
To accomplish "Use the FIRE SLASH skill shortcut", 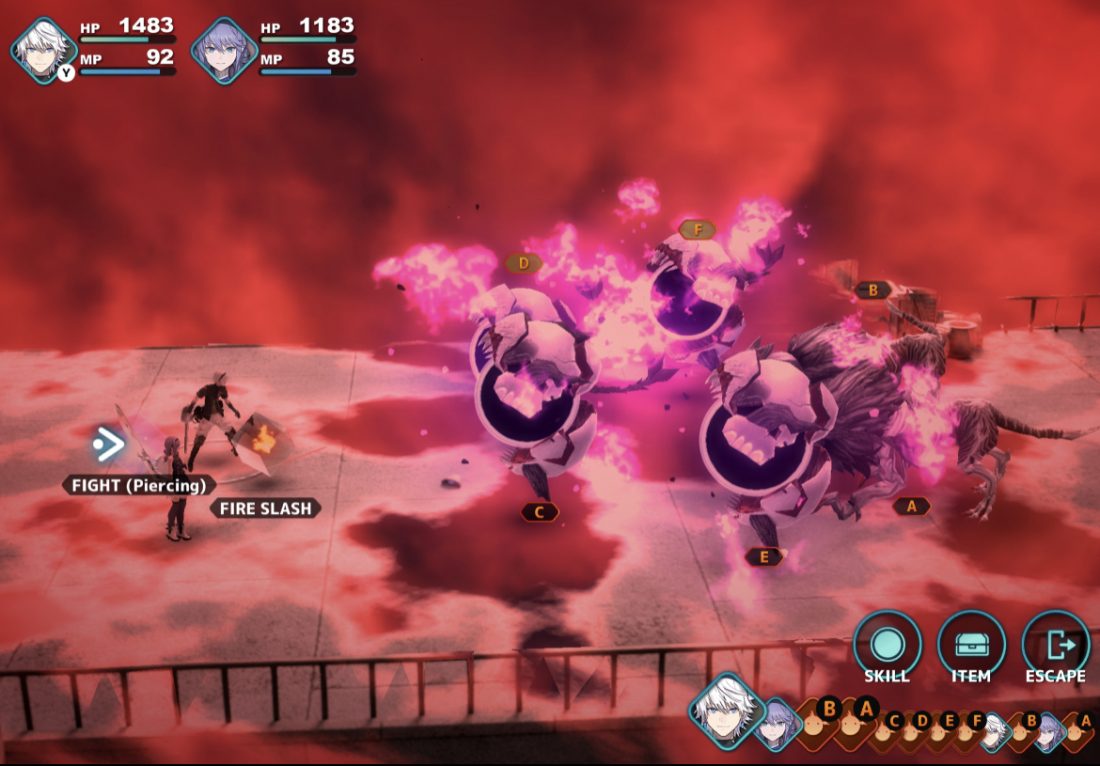I will pos(266,508).
